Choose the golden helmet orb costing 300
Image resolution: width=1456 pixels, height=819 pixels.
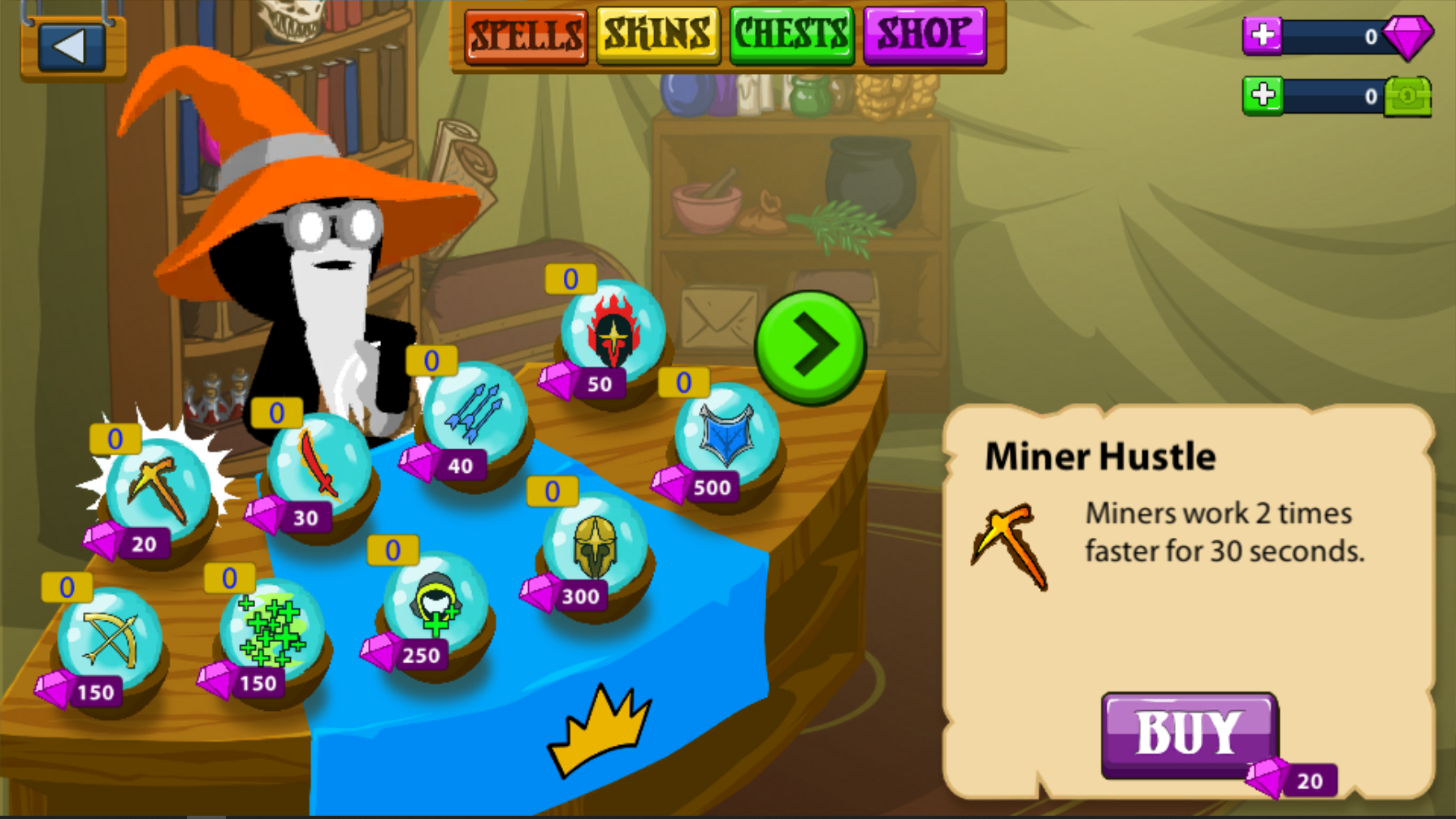595,544
